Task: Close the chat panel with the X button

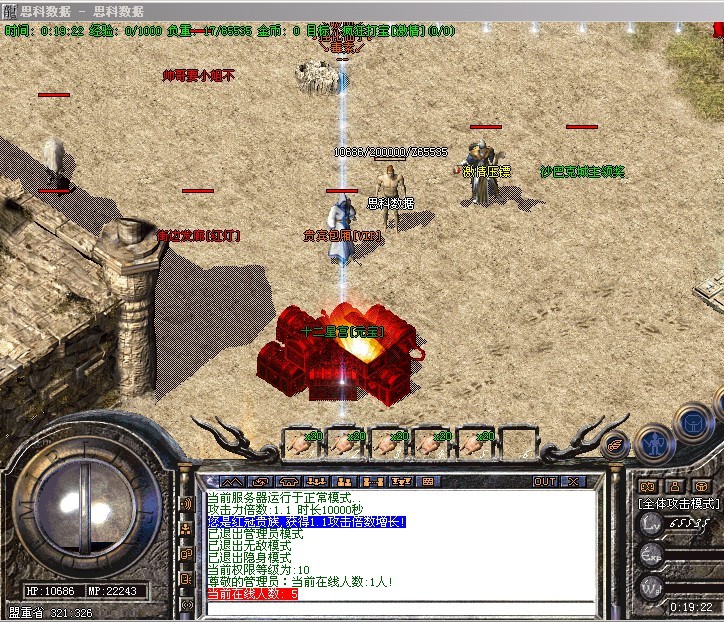Action: click(573, 481)
